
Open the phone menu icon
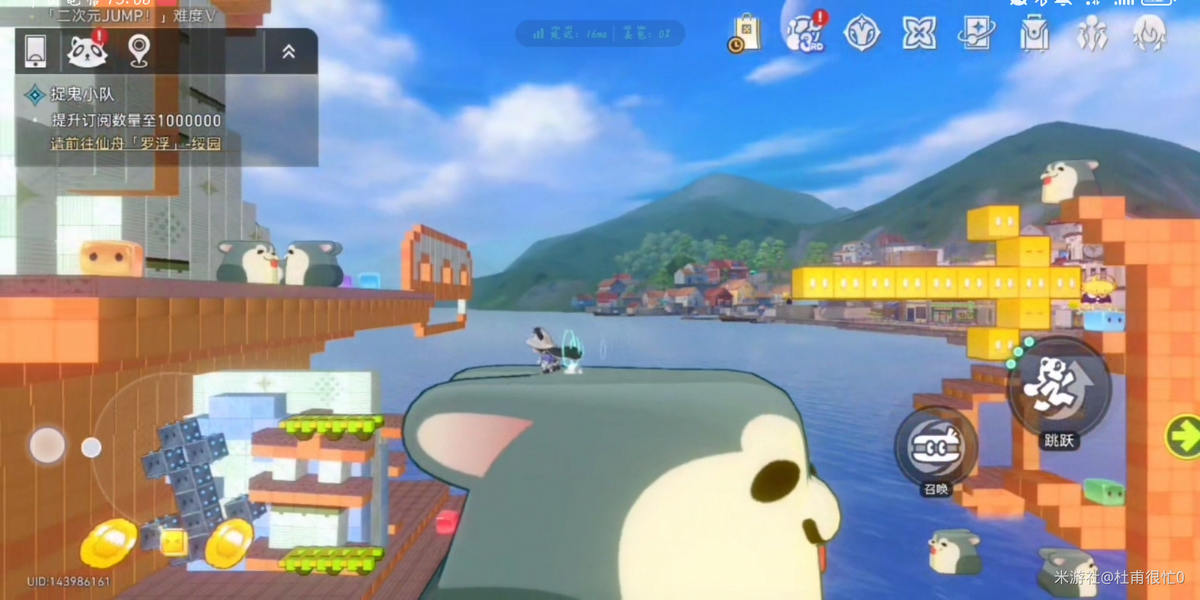(36, 51)
